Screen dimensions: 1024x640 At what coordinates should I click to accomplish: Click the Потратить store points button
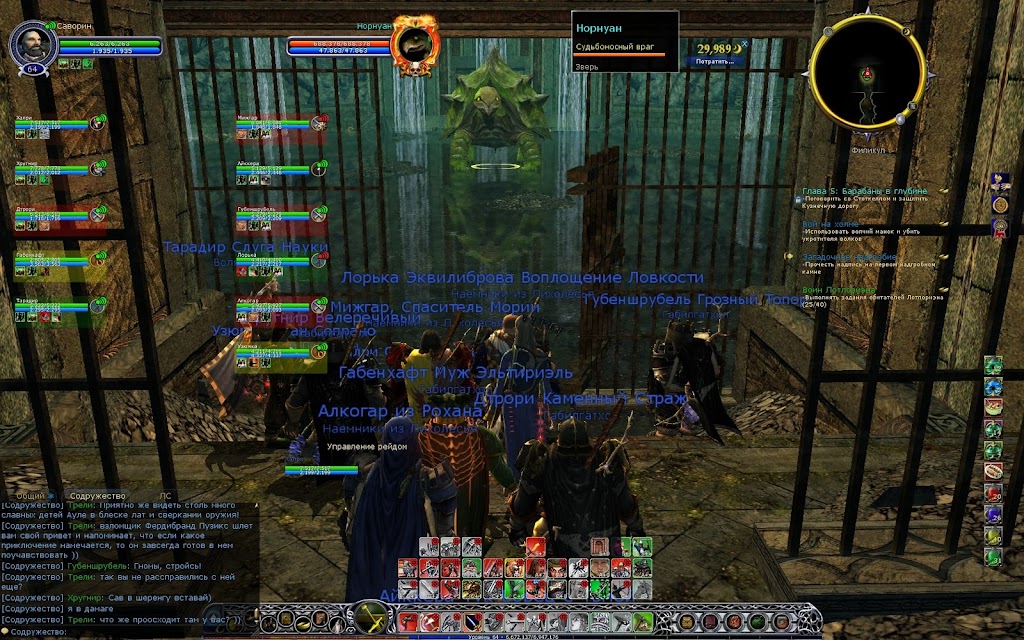click(715, 61)
